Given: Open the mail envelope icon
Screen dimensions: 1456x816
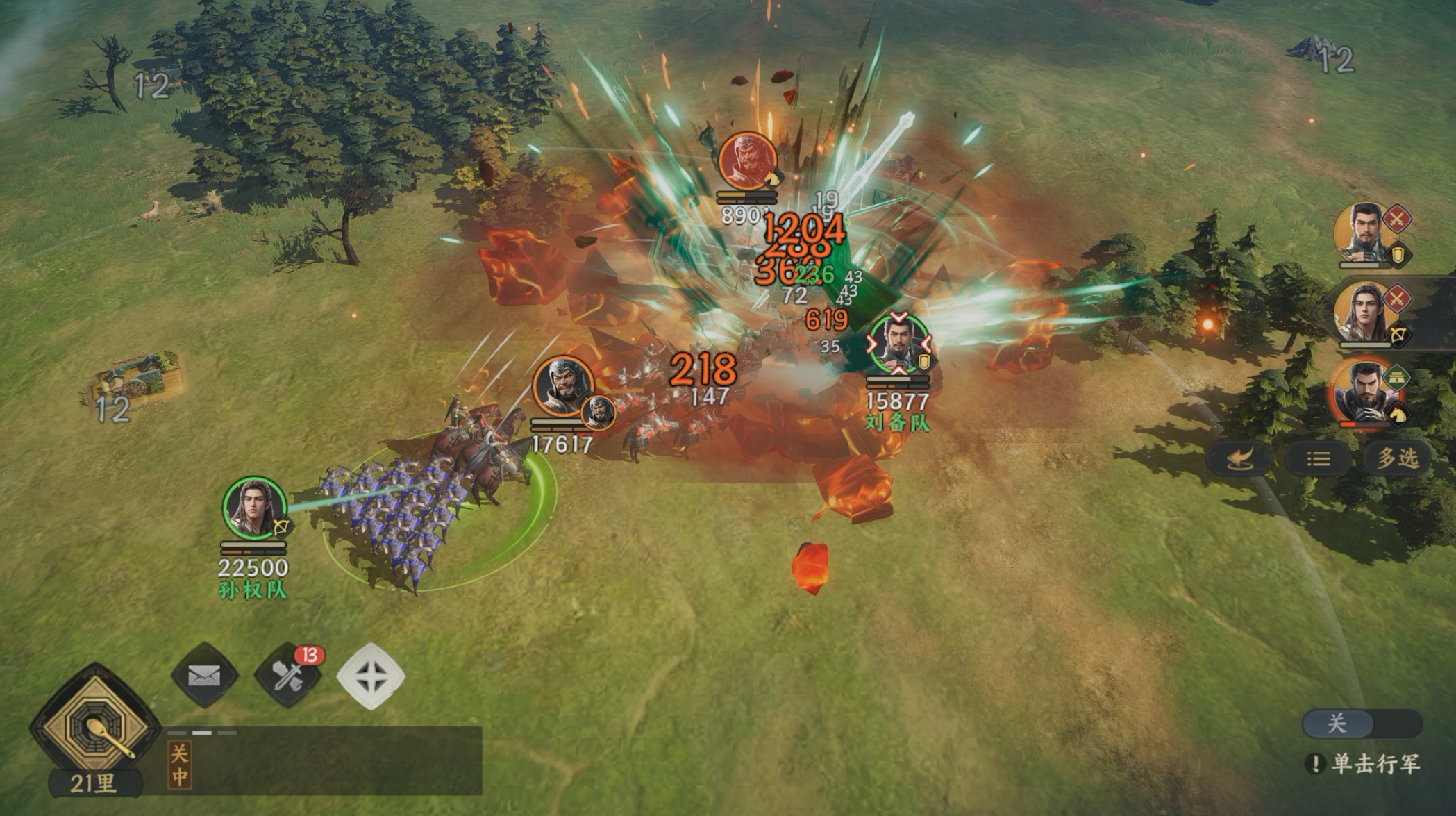Looking at the screenshot, I should point(204,676).
